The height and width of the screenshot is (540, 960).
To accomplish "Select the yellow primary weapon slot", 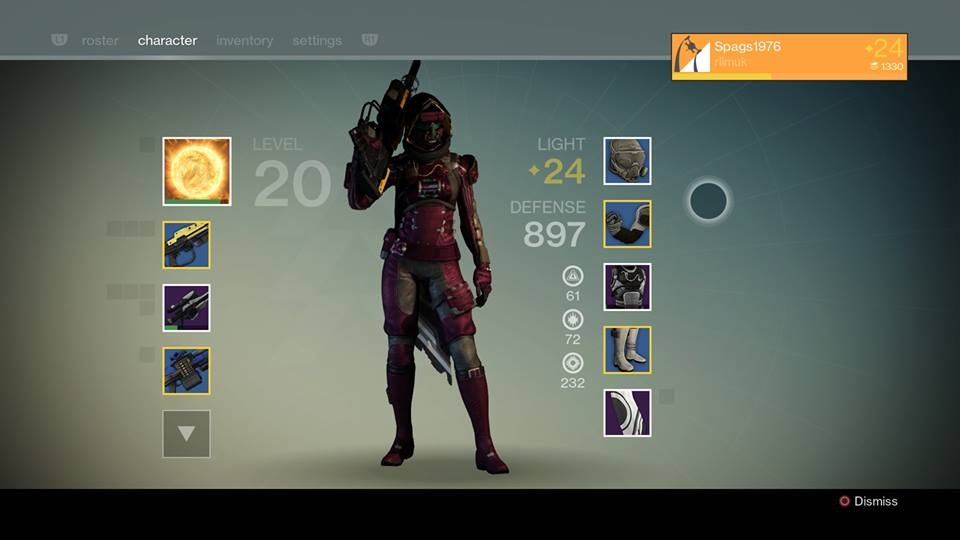I will coord(187,245).
